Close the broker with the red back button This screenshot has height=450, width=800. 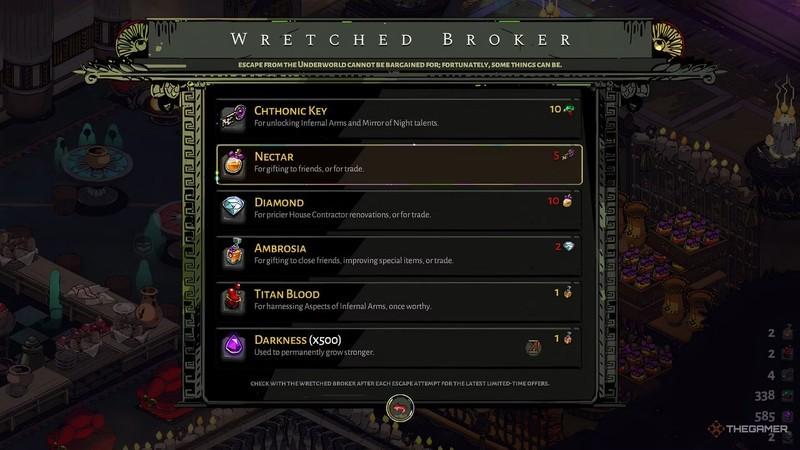click(x=400, y=408)
